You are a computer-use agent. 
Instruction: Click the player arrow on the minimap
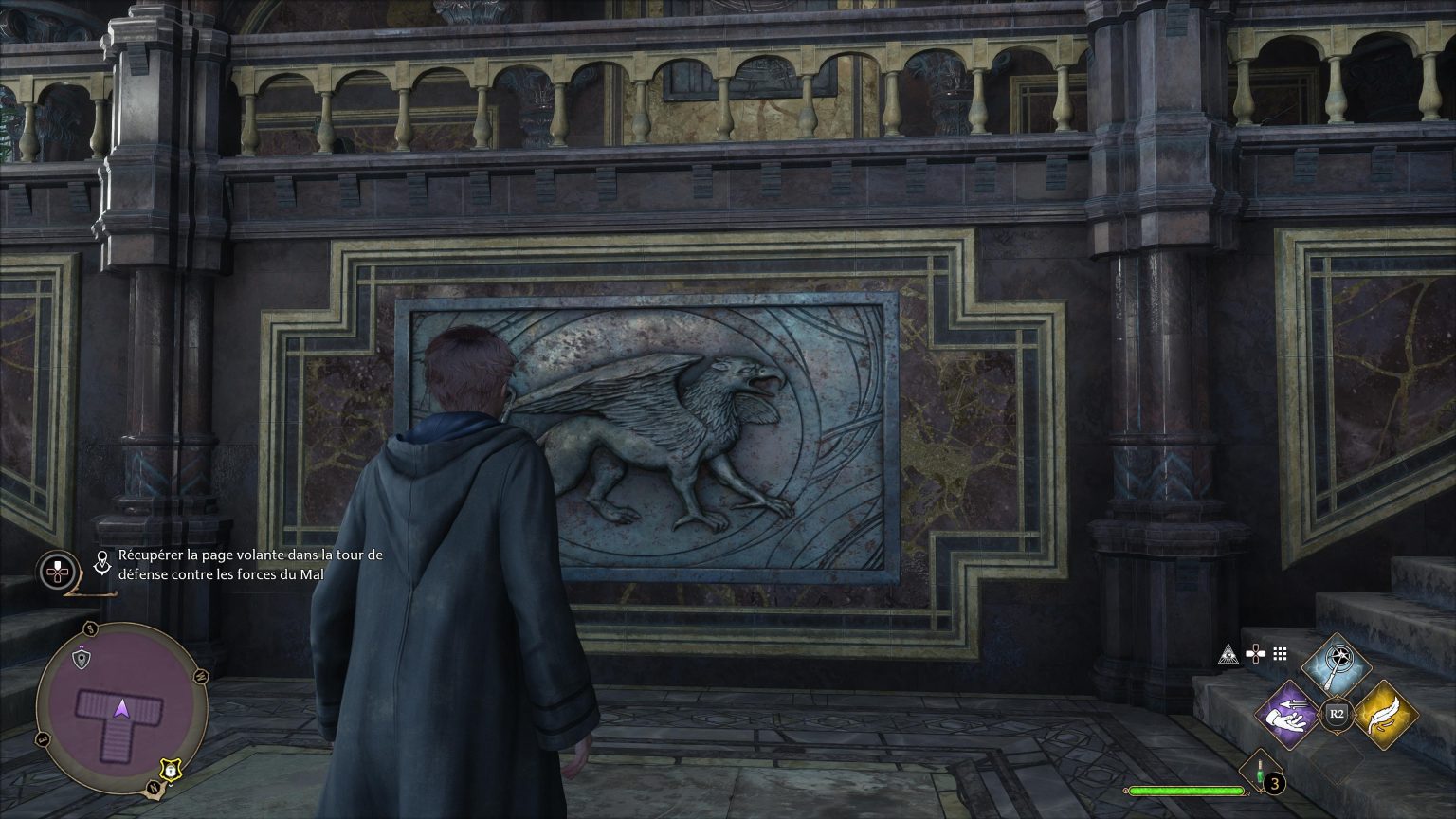tap(122, 707)
